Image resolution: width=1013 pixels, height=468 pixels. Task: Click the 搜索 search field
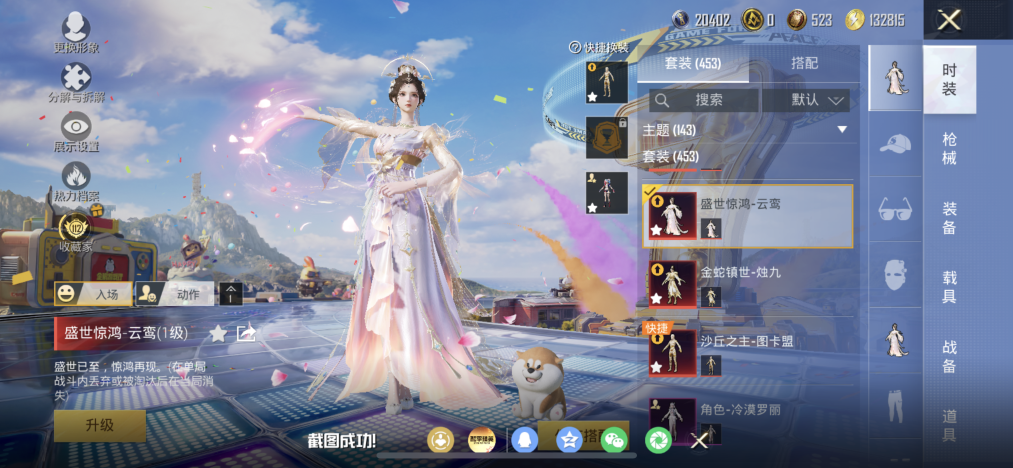tap(704, 100)
